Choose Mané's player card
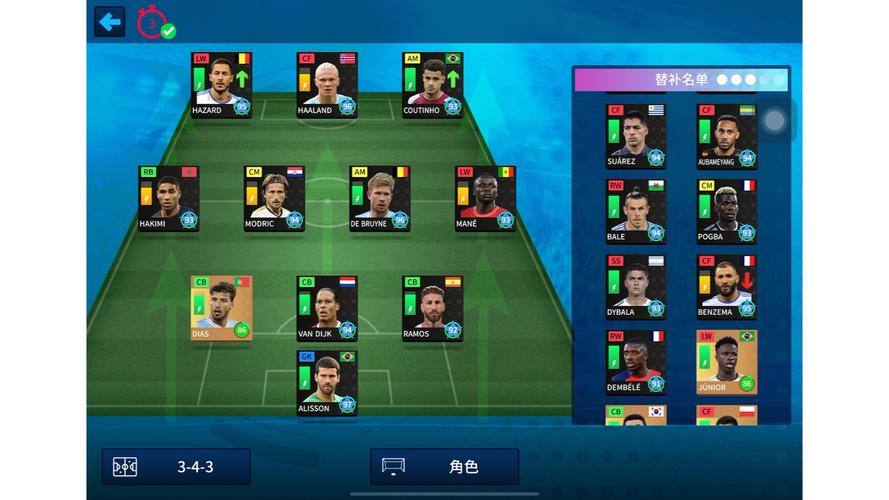 coord(485,198)
